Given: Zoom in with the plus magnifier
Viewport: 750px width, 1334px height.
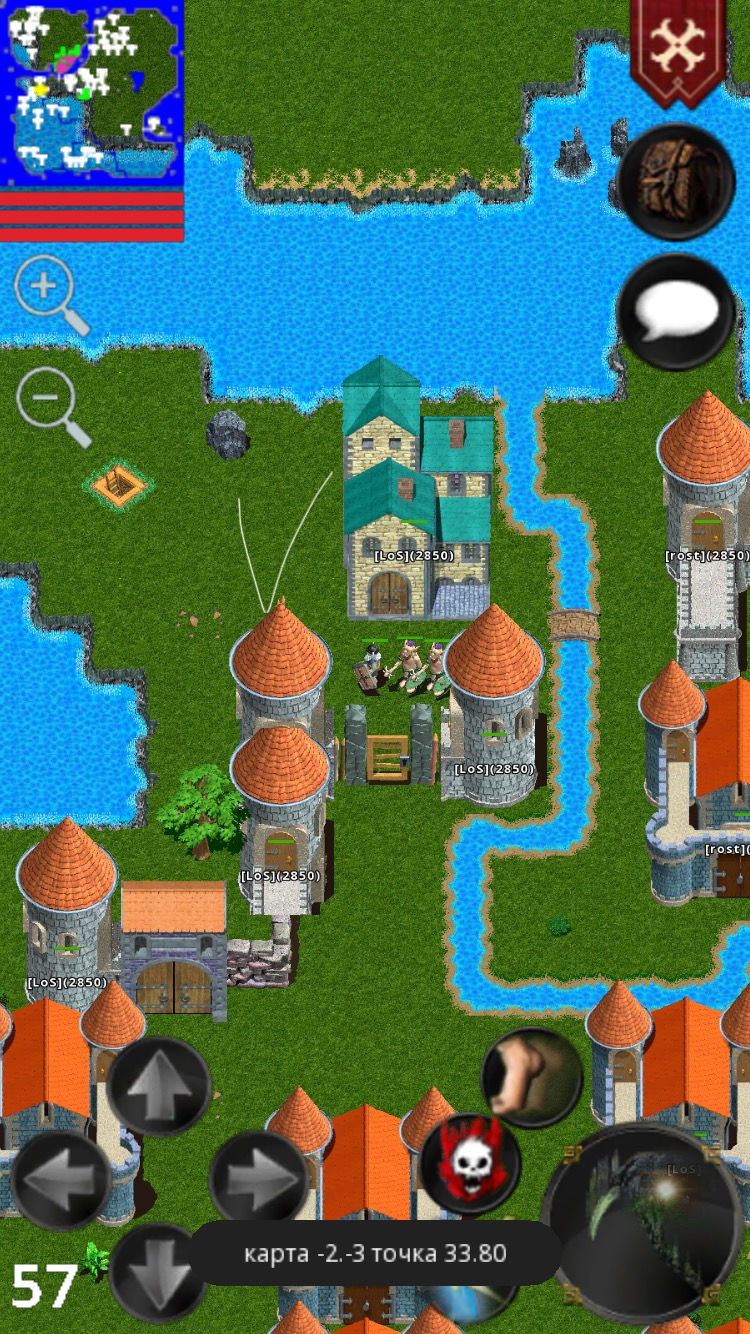Looking at the screenshot, I should coord(46,290).
